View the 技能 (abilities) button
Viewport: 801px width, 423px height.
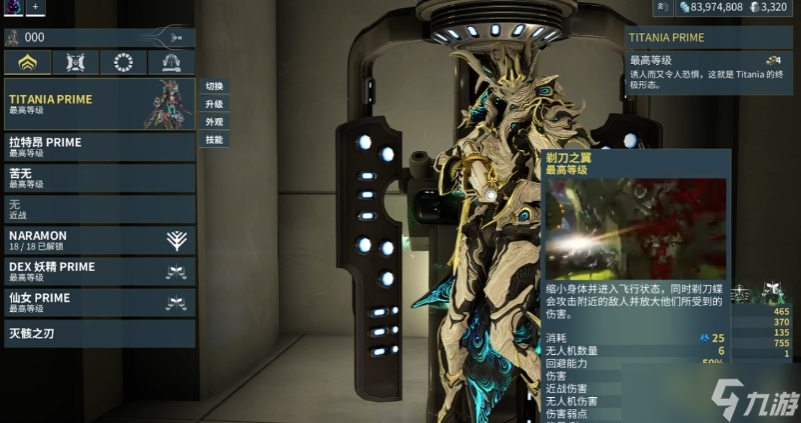[x=214, y=140]
